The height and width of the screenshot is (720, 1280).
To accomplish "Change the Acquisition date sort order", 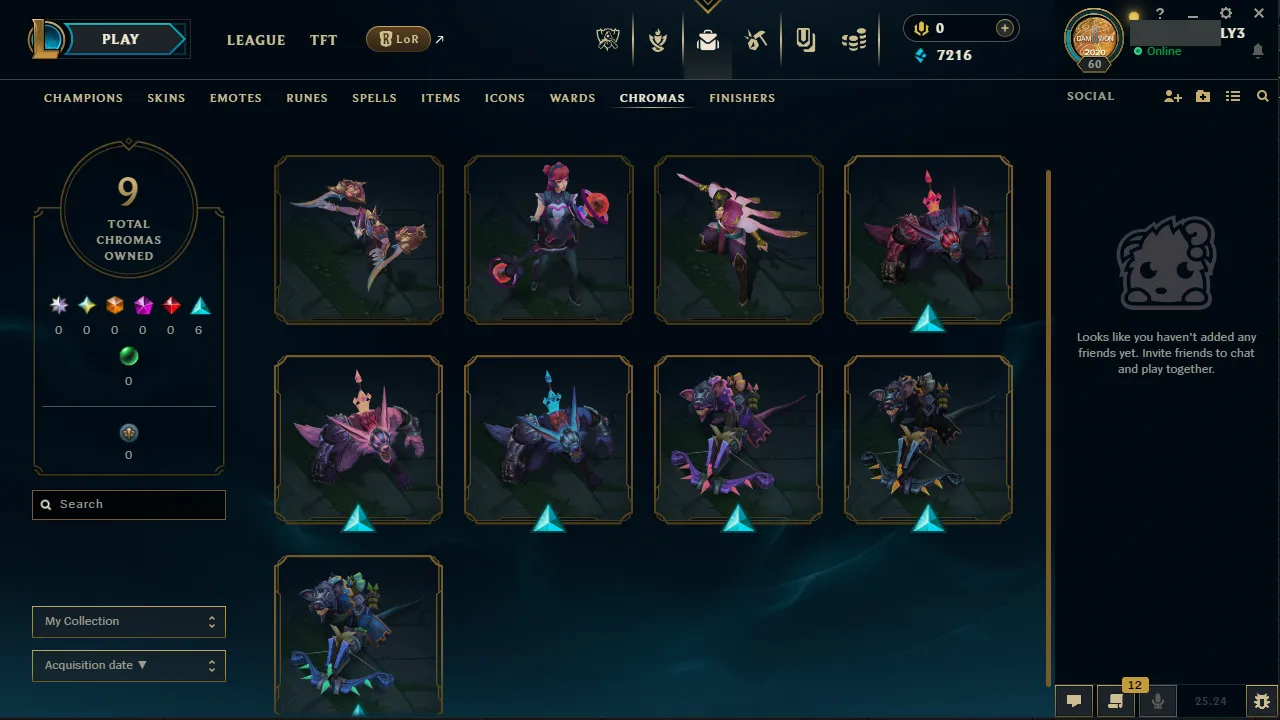I will pyautogui.click(x=128, y=665).
